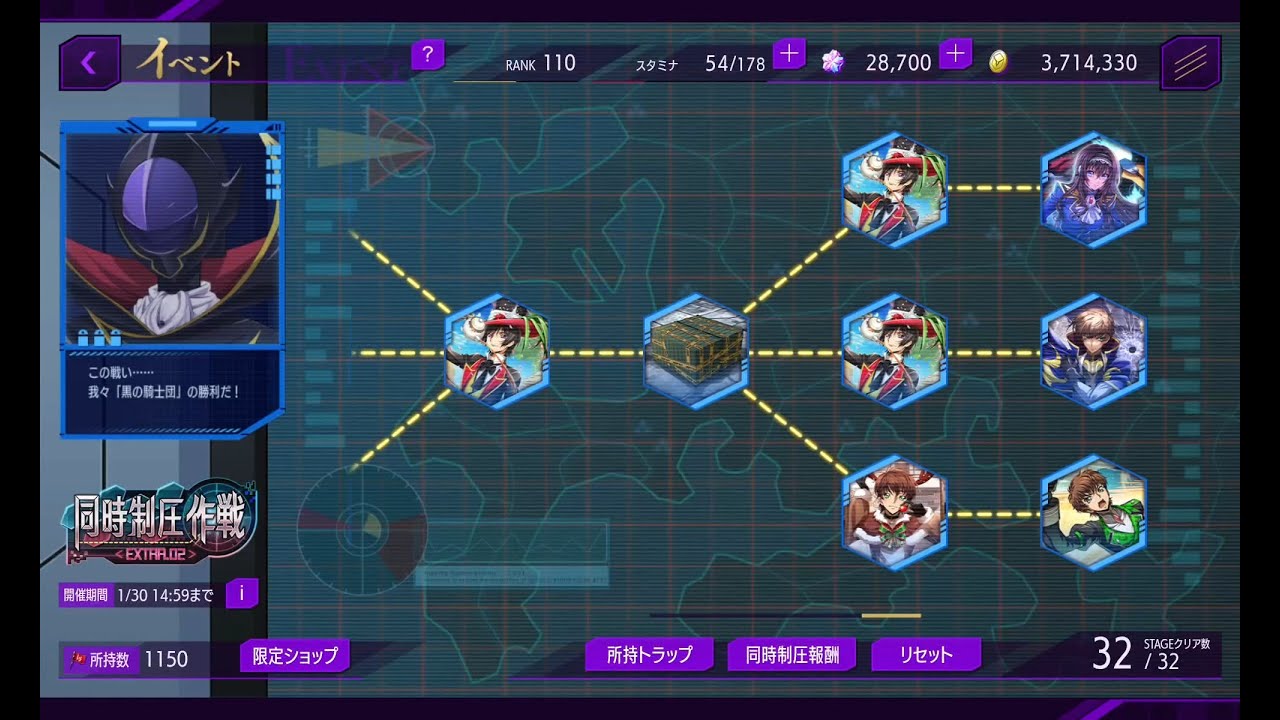This screenshot has height=720, width=1280.
Task: Tap the plus icon to refill スタミナ
Action: [x=790, y=53]
